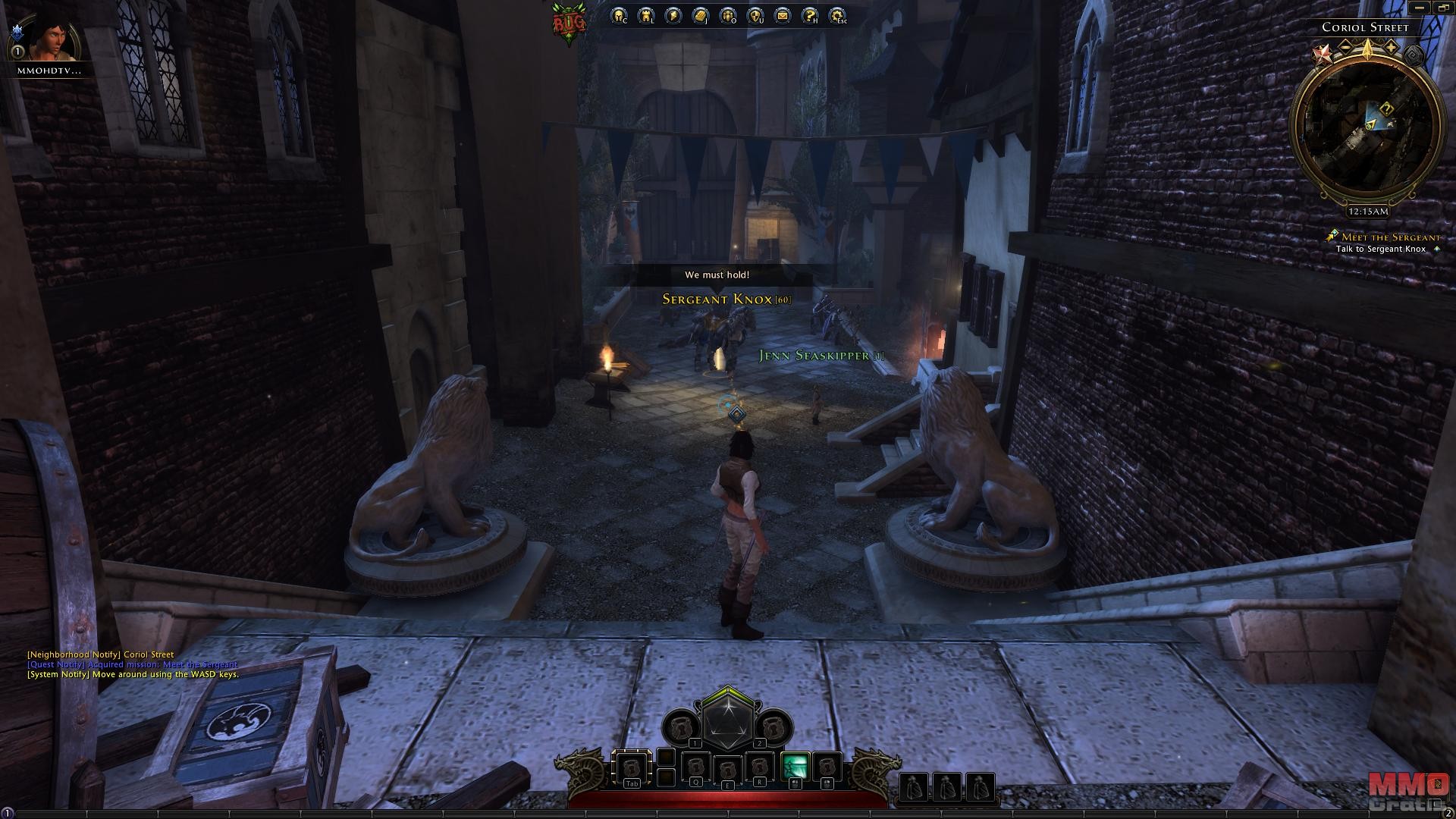Click the grey spiral stone minimap button
The image size is (1456, 819).
1413,55
